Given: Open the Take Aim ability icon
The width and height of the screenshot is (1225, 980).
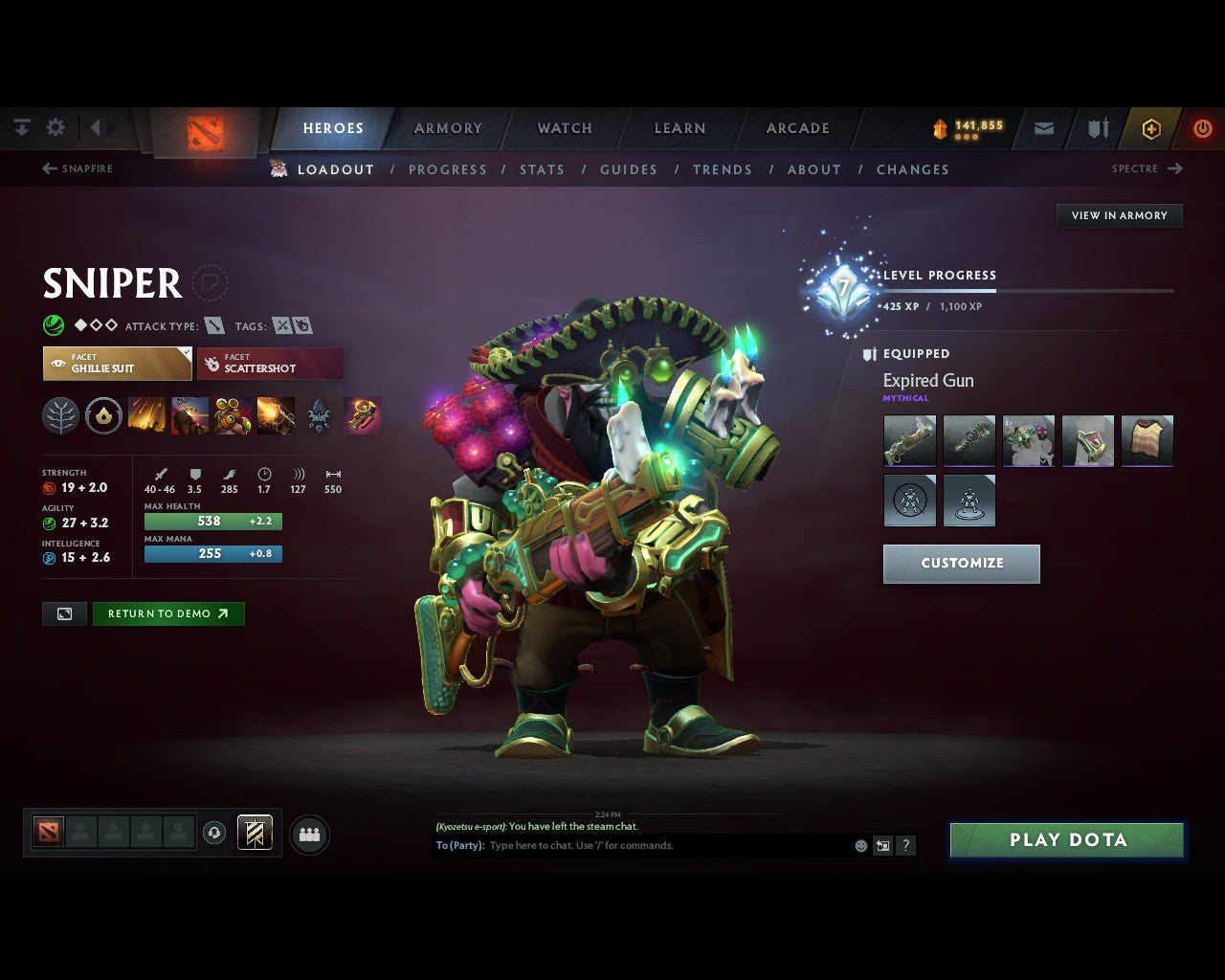Looking at the screenshot, I should click(x=234, y=414).
